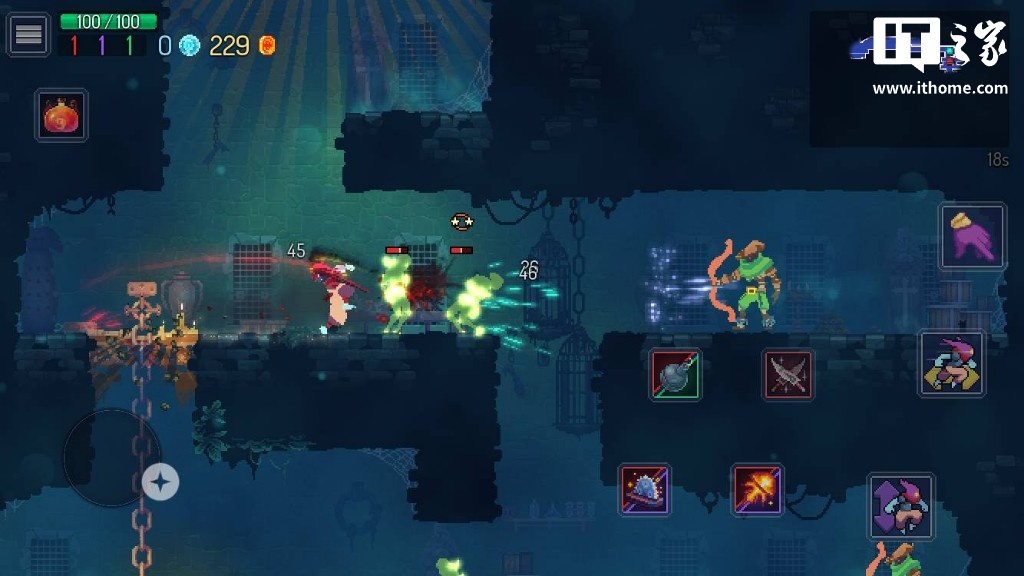
Task: Open the minimap
Action: (x=908, y=78)
